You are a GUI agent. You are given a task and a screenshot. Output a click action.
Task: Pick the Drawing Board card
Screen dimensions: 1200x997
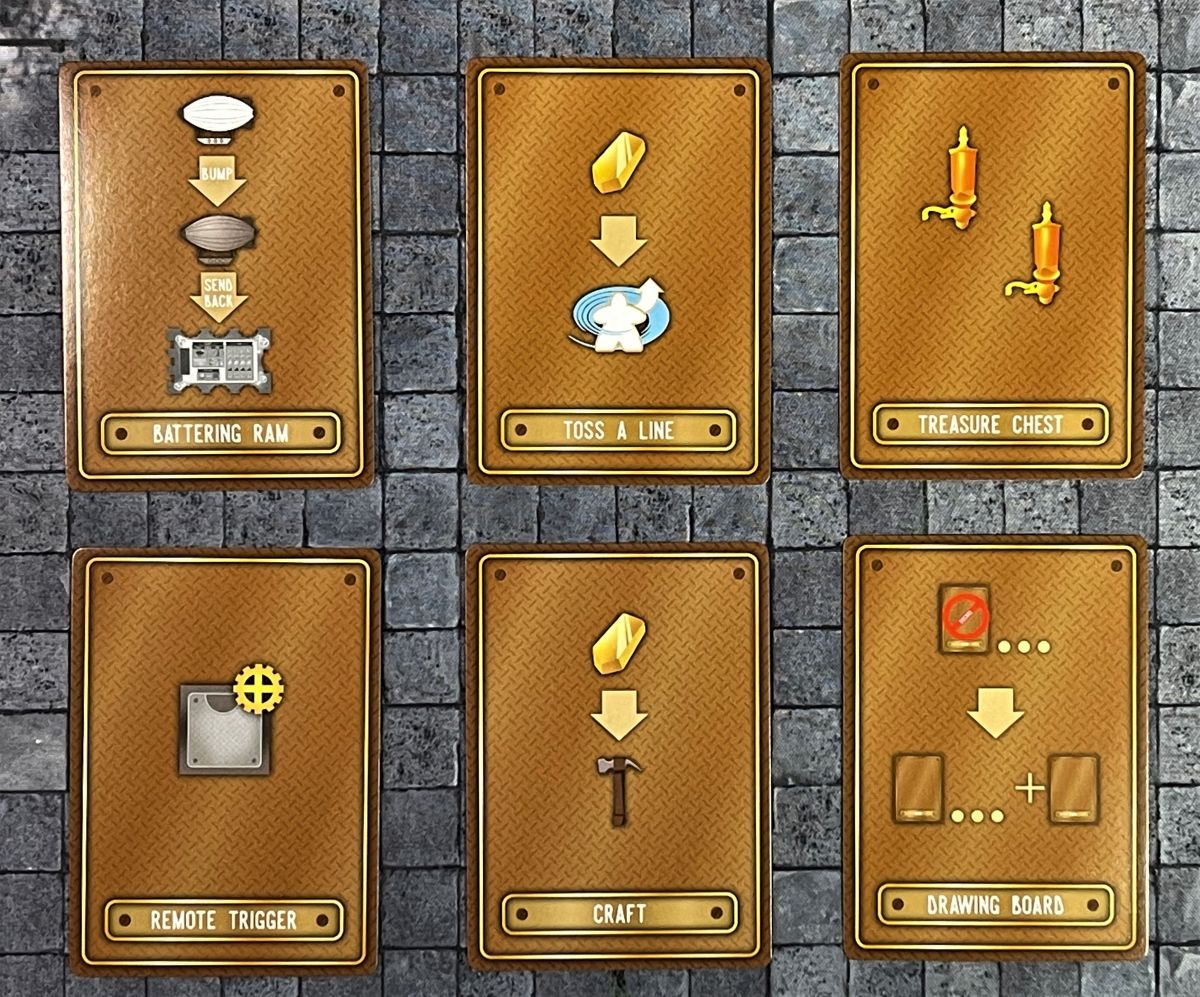tap(994, 750)
